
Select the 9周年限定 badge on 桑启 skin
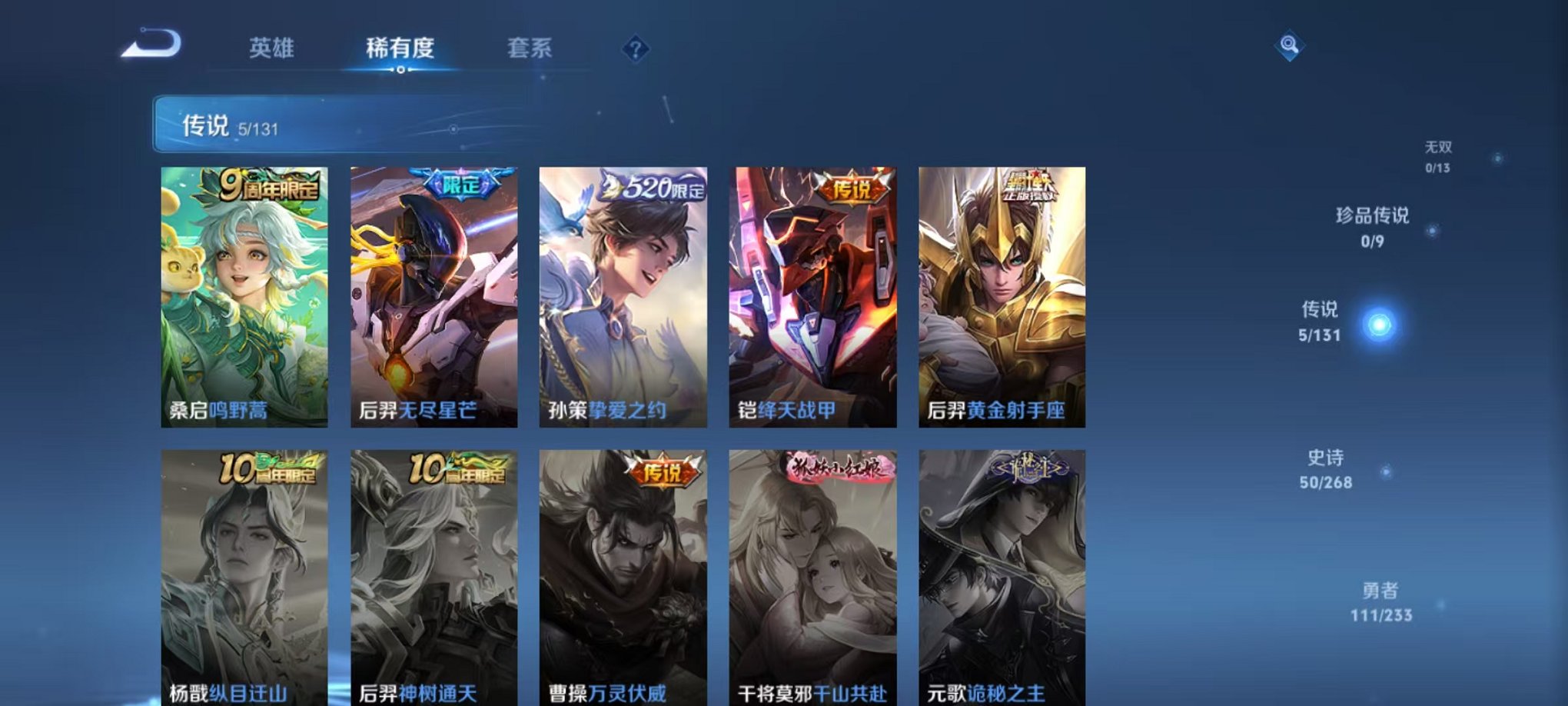pyautogui.click(x=272, y=185)
